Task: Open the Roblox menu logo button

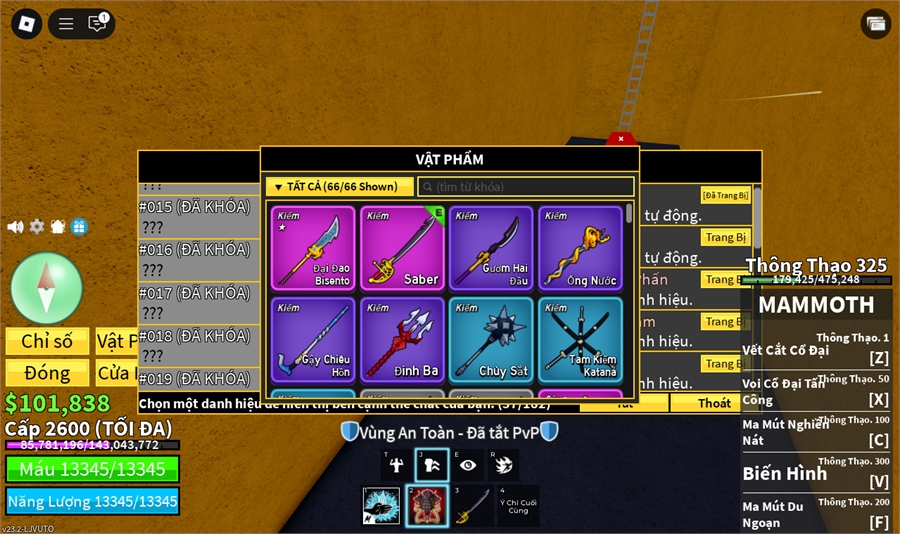Action: 26,23
